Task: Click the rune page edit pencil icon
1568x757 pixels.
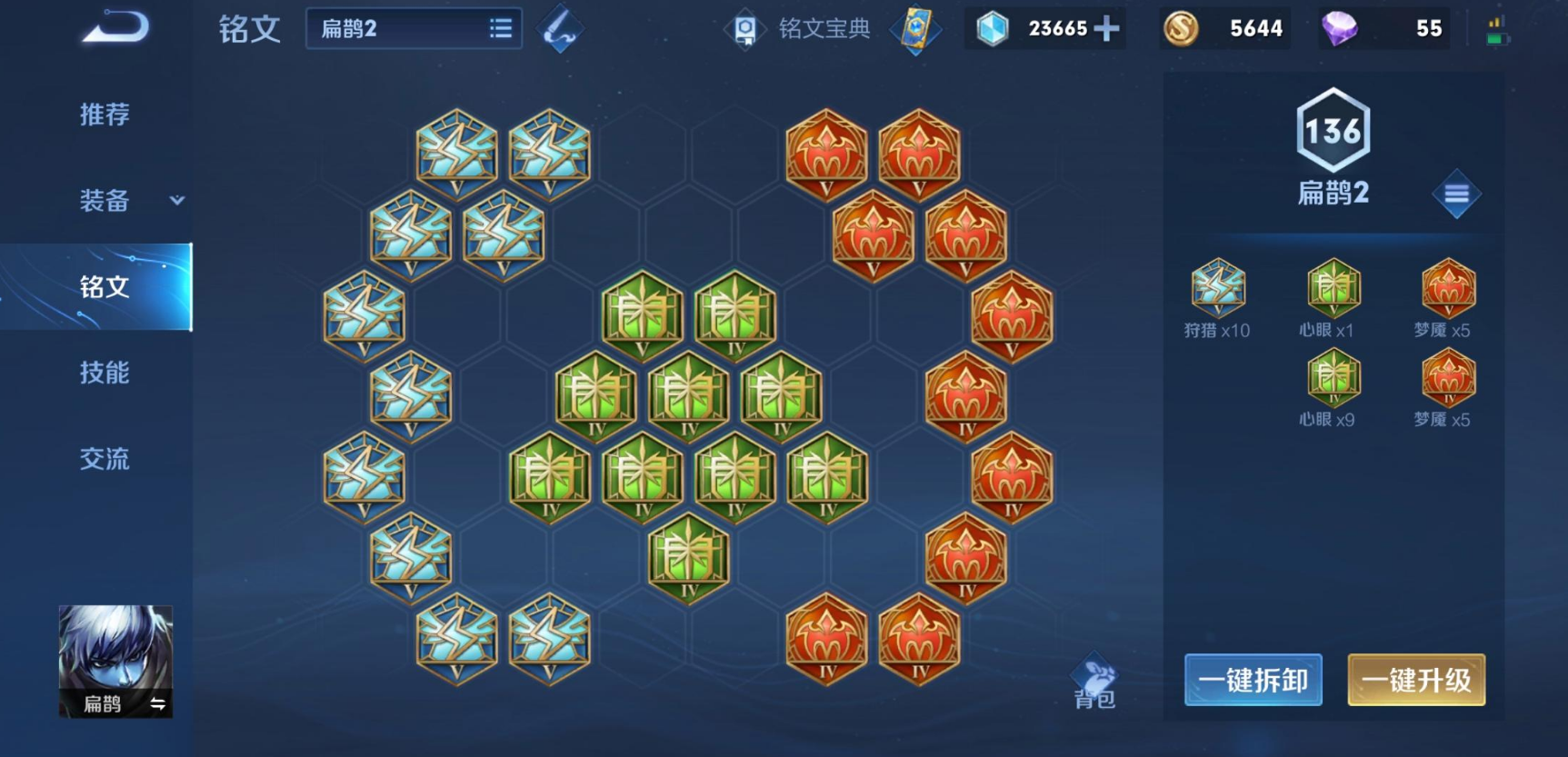Action: [560, 29]
